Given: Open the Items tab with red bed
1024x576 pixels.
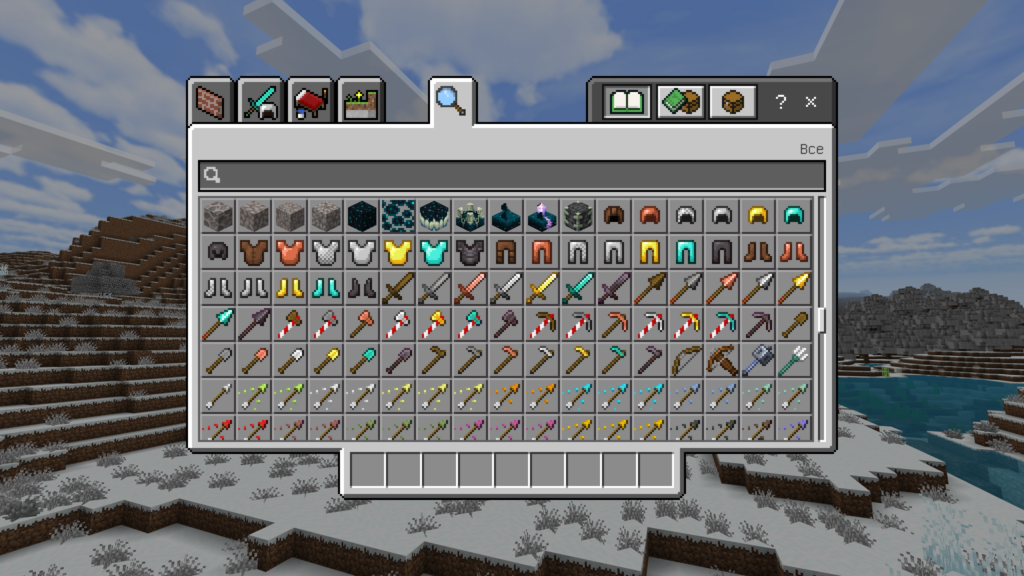Looking at the screenshot, I should [x=311, y=101].
